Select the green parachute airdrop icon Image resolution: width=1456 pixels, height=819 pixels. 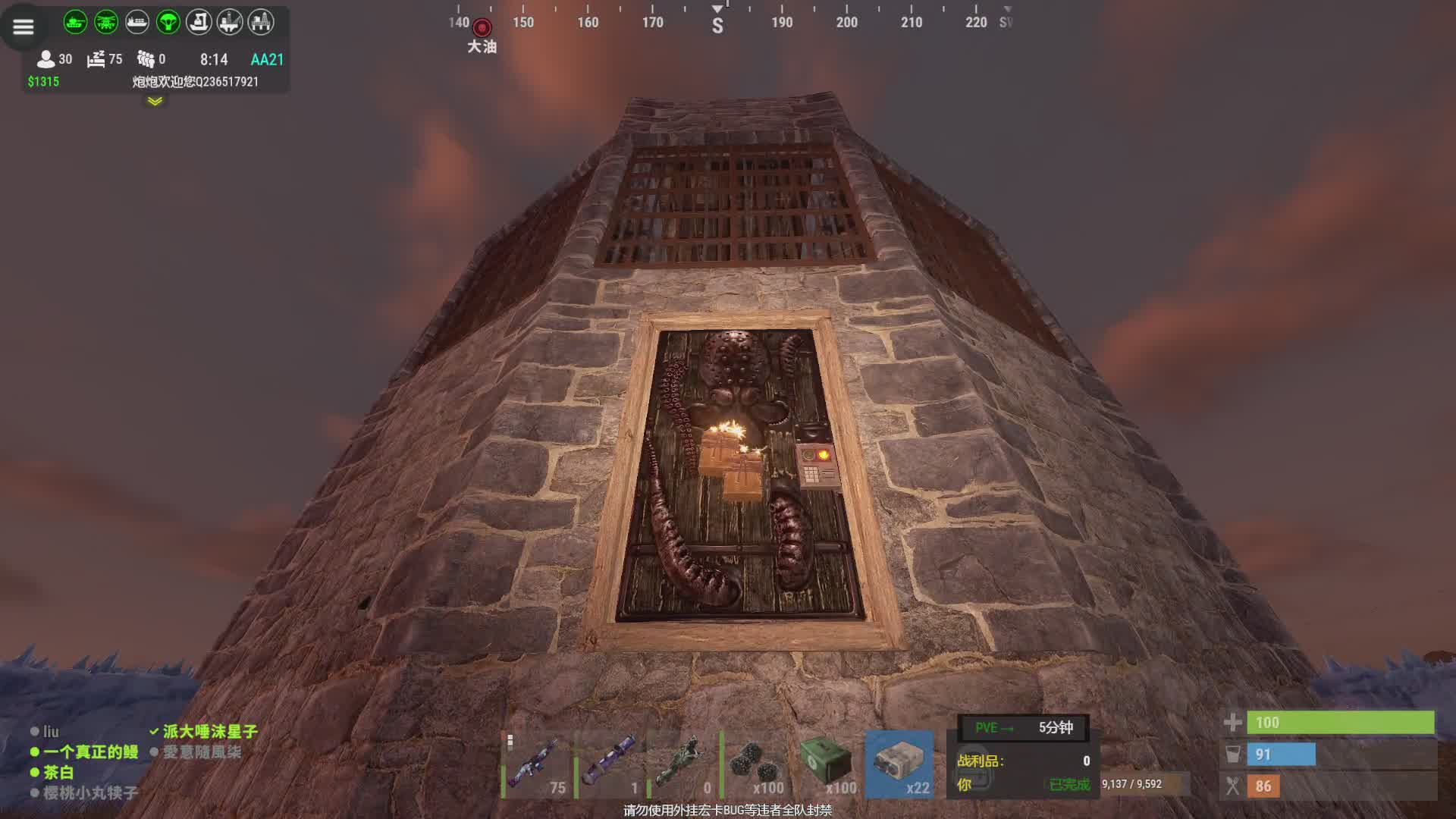tap(168, 22)
